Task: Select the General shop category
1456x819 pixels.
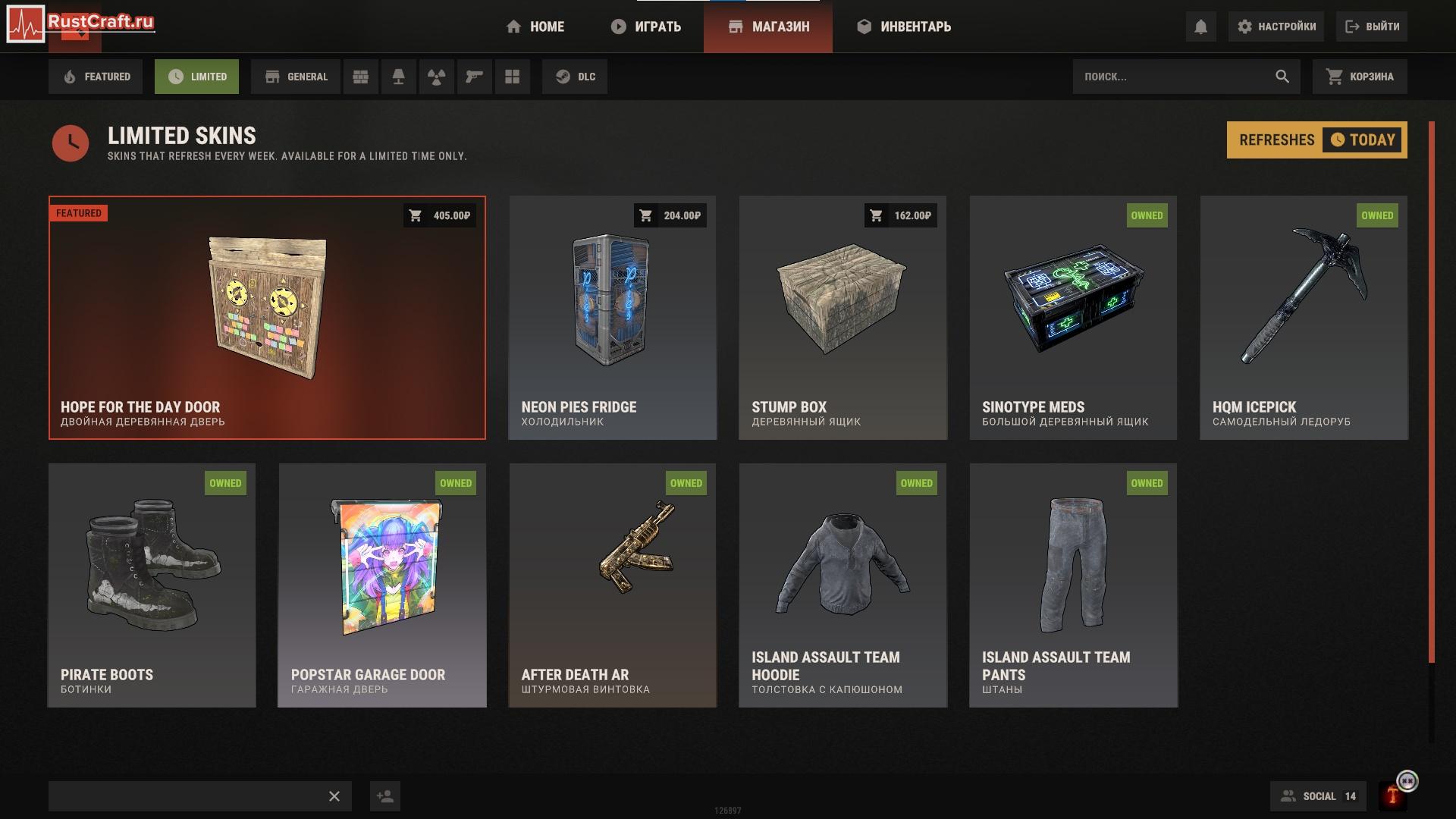Action: (x=297, y=77)
